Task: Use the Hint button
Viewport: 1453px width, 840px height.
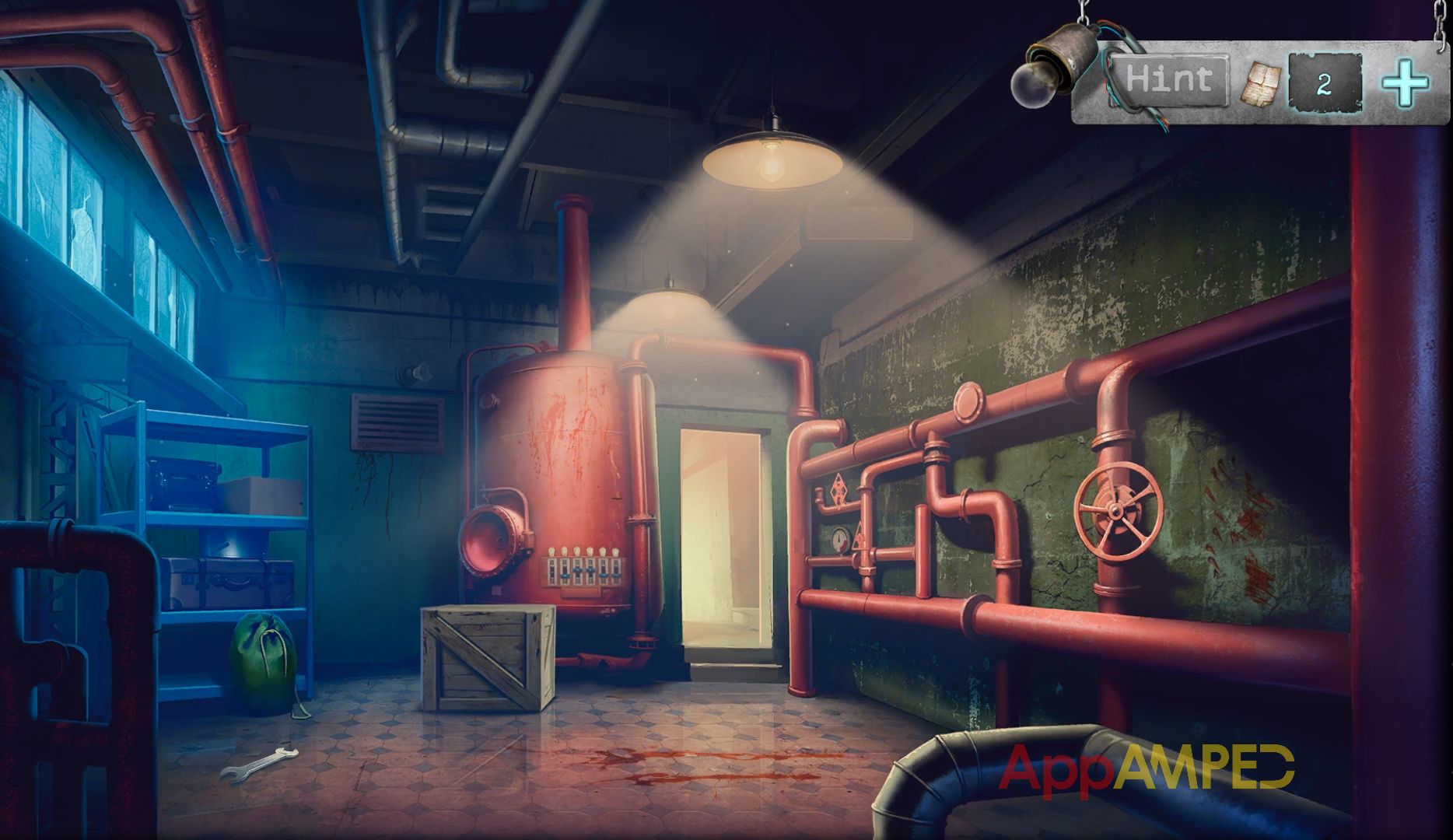Action: (1169, 79)
